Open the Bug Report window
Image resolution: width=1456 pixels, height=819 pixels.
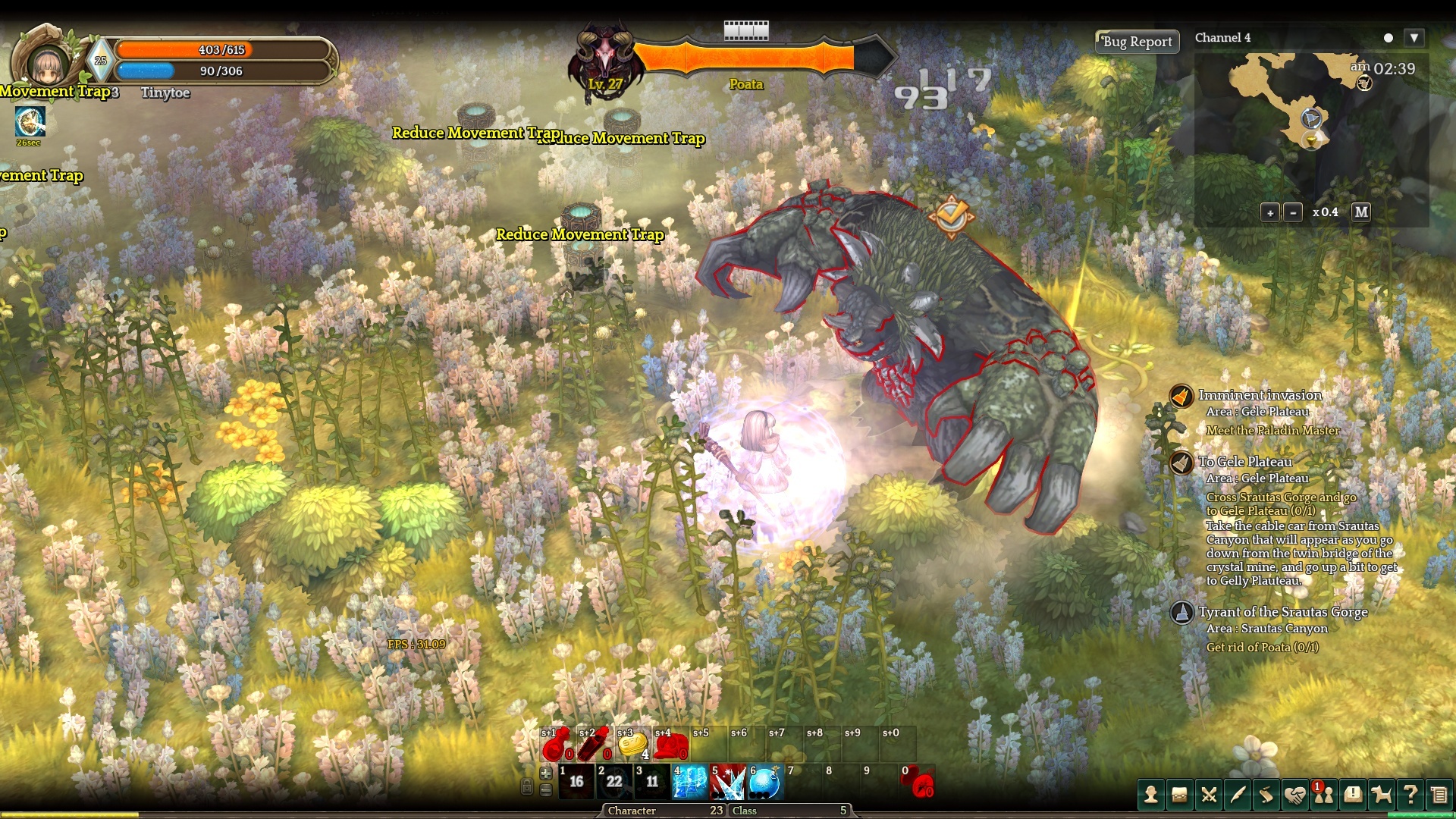click(x=1137, y=42)
